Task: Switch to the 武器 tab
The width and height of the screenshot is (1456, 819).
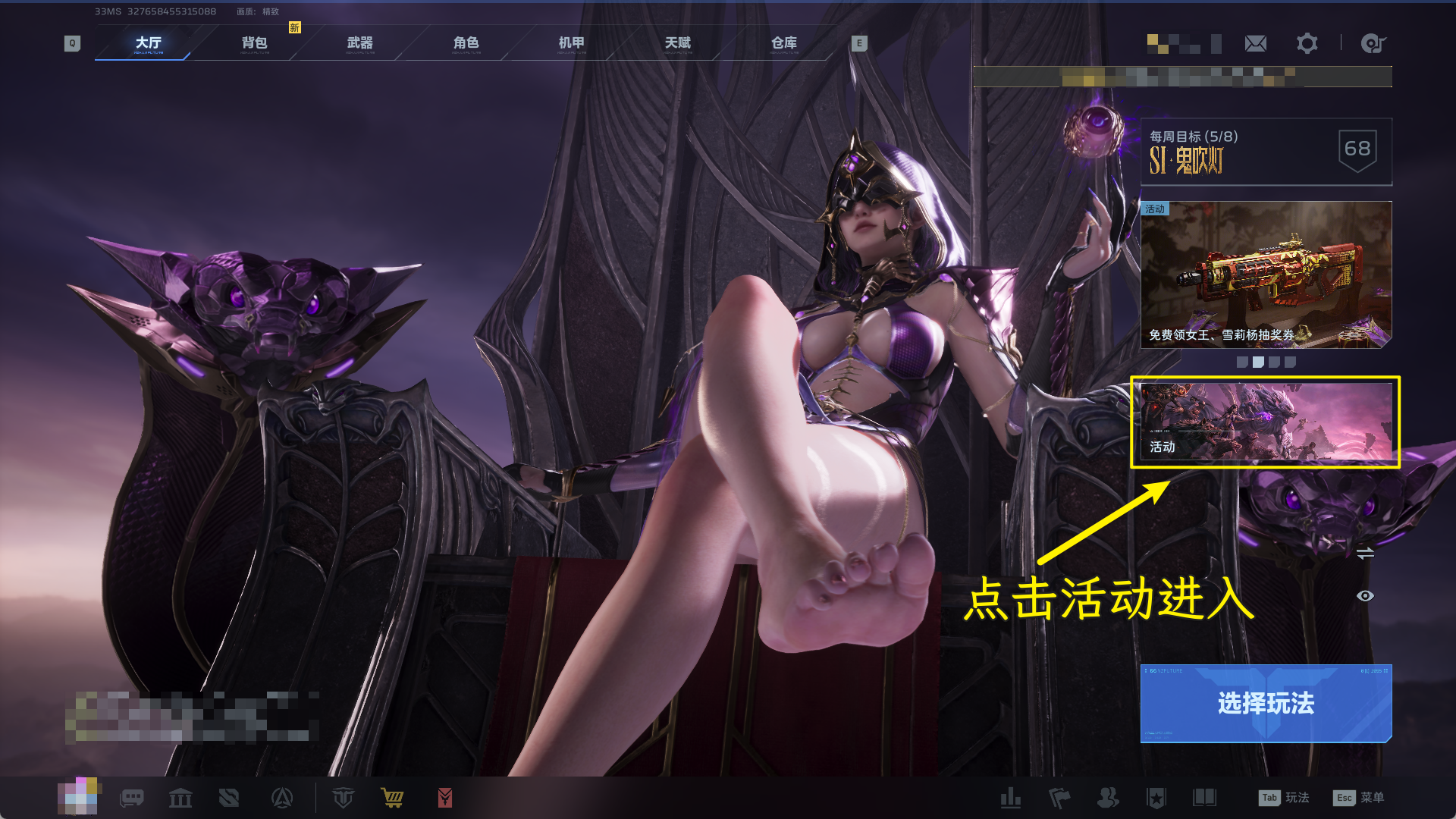Action: [x=359, y=43]
